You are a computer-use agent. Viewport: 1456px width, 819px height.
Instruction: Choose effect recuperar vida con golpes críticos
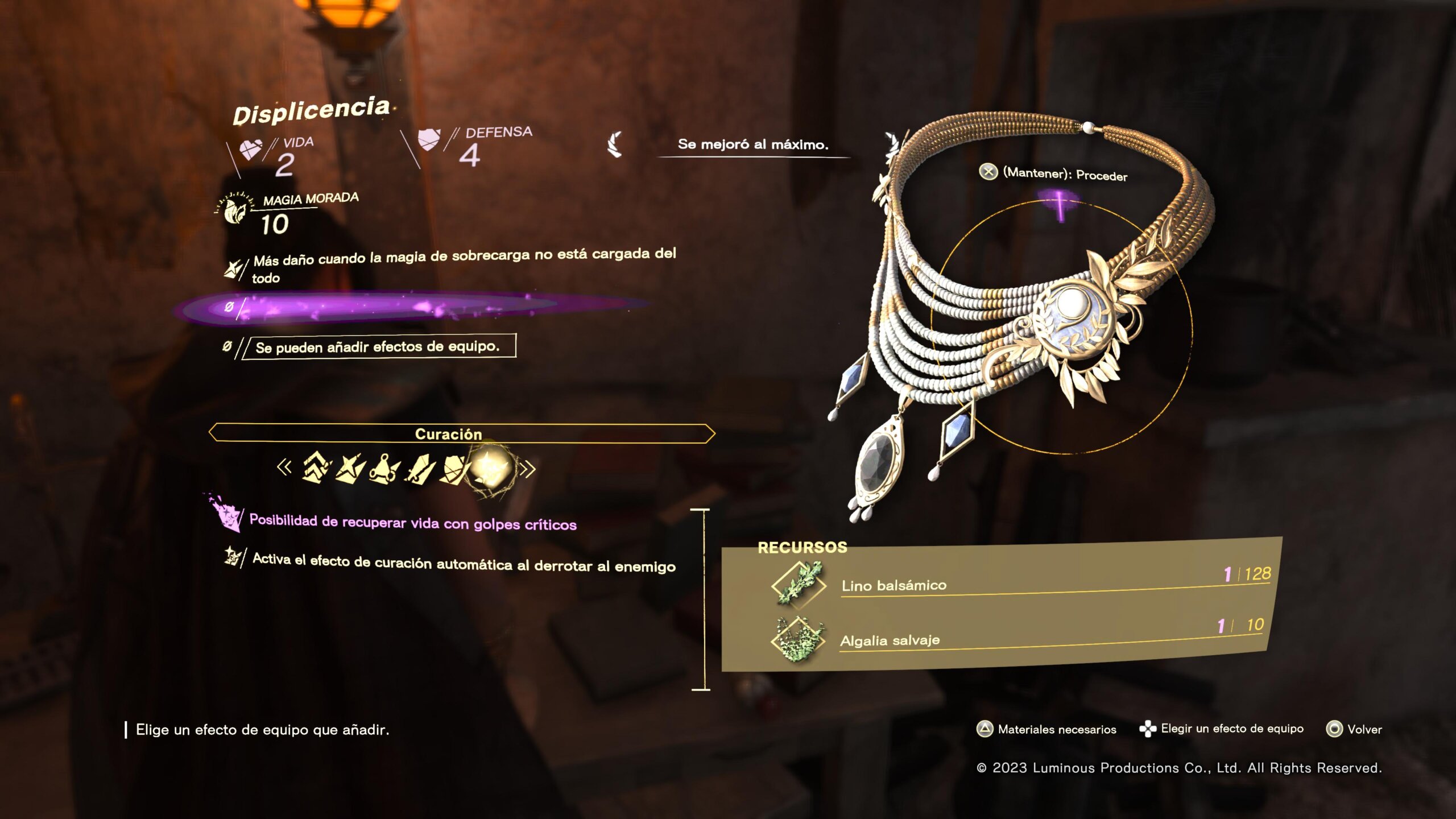[413, 522]
